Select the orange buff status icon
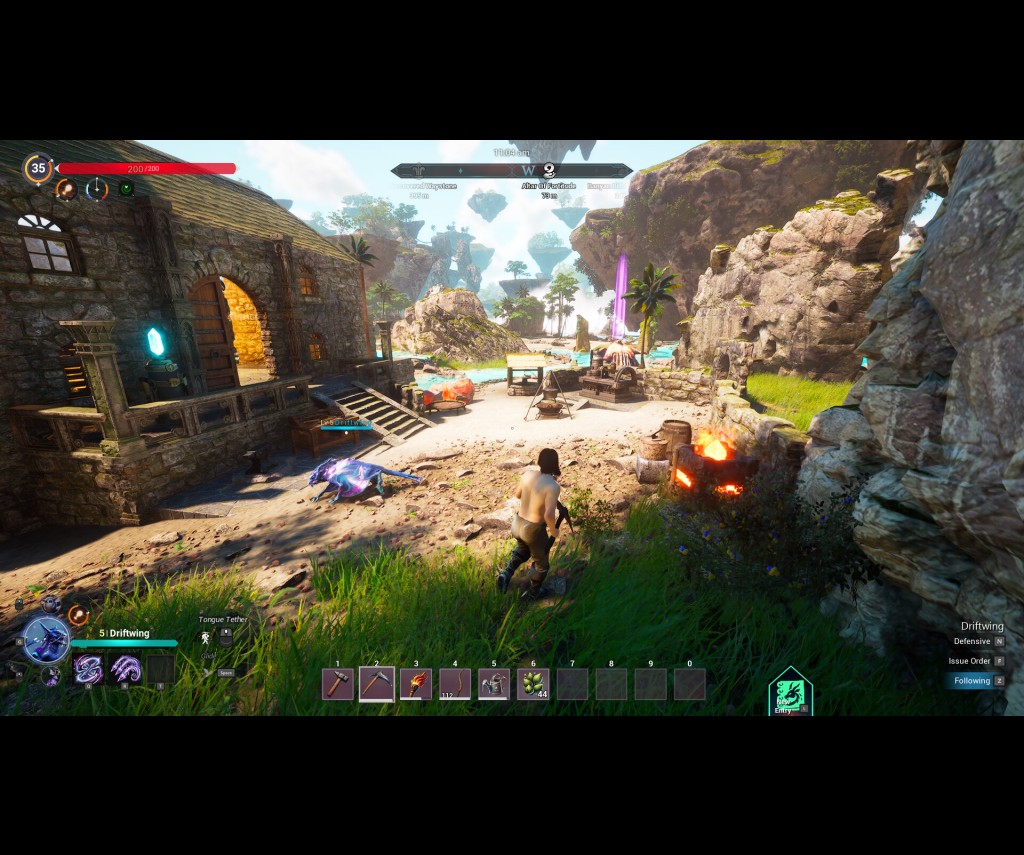 [x=66, y=188]
